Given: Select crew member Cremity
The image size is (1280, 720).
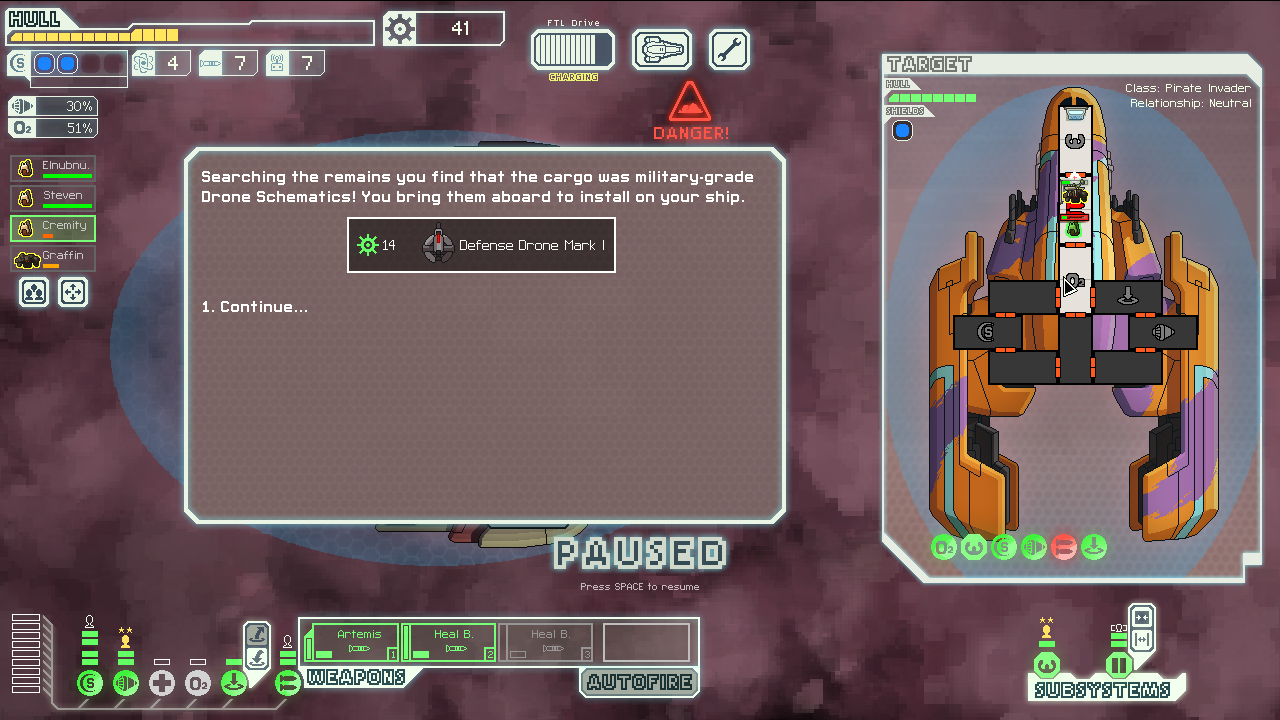Looking at the screenshot, I should [53, 228].
